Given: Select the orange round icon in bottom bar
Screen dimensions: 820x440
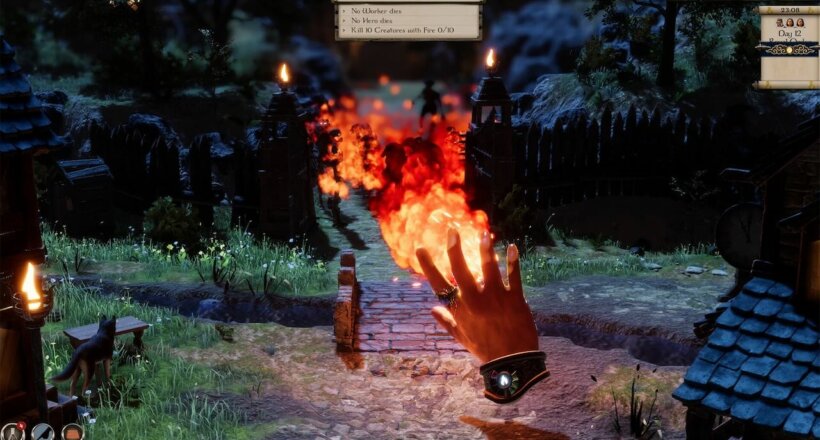Looking at the screenshot, I should coord(72,432).
